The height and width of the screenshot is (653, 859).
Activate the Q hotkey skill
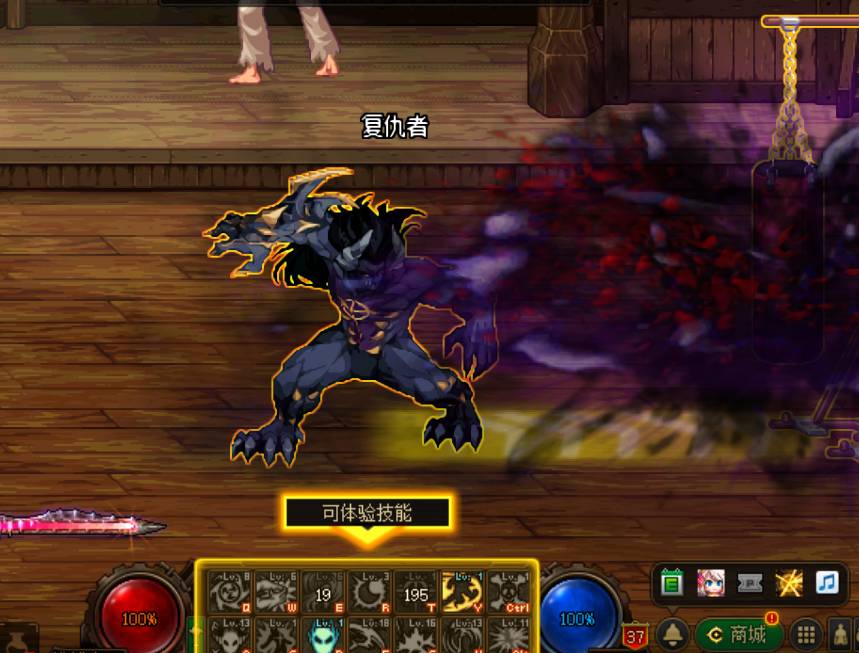pos(229,593)
